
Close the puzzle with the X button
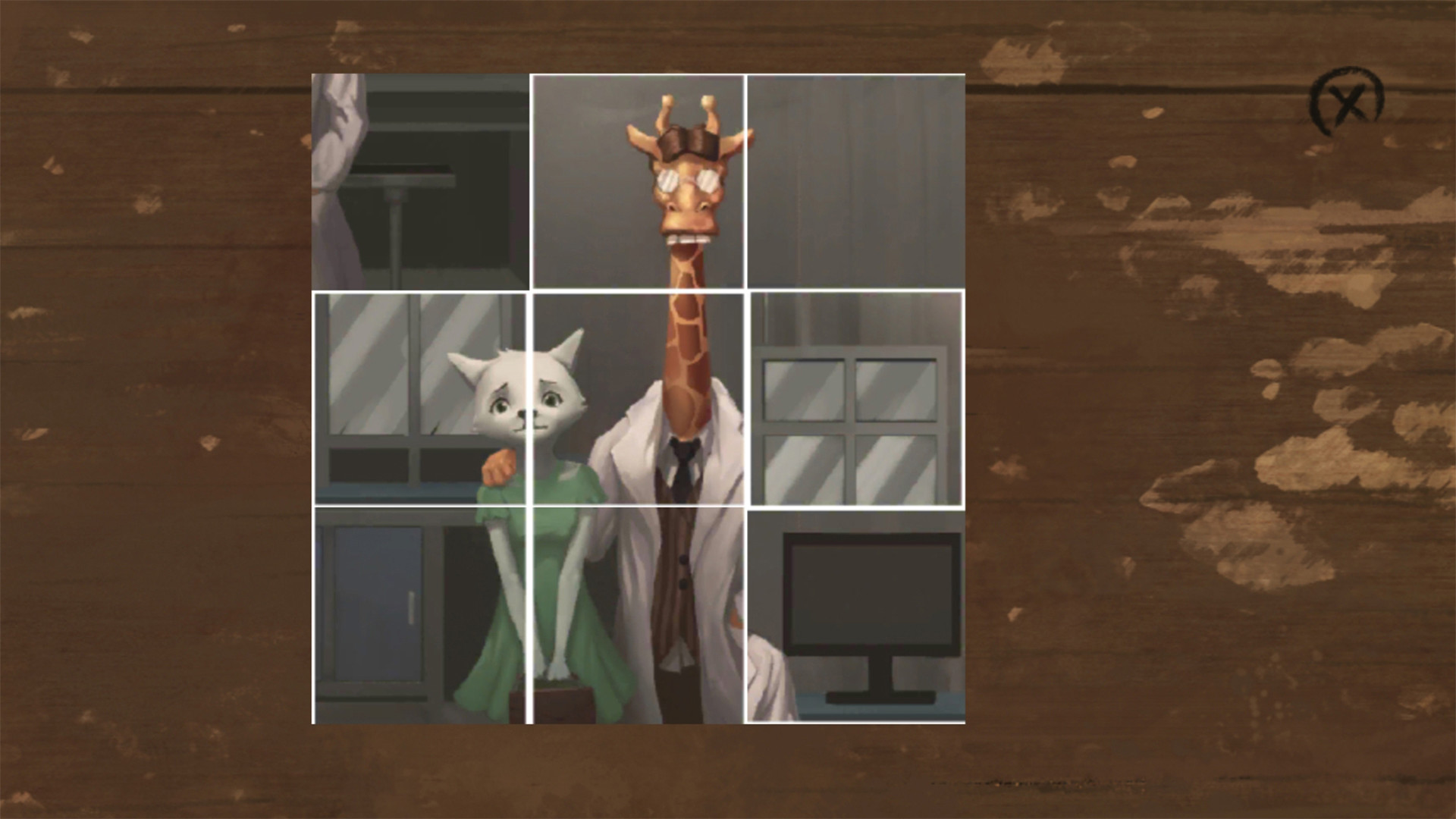click(1348, 104)
